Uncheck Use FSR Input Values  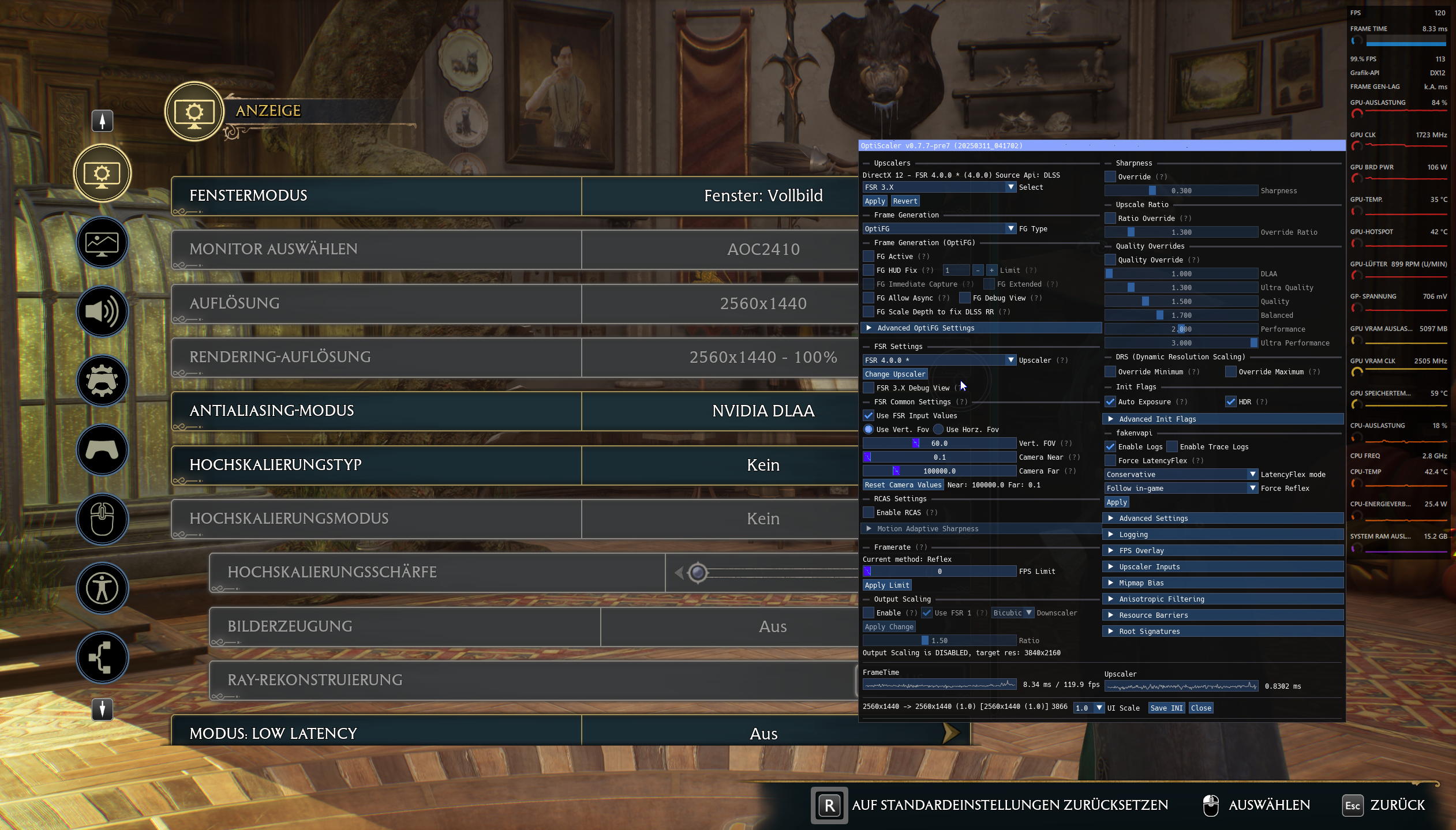(x=869, y=415)
